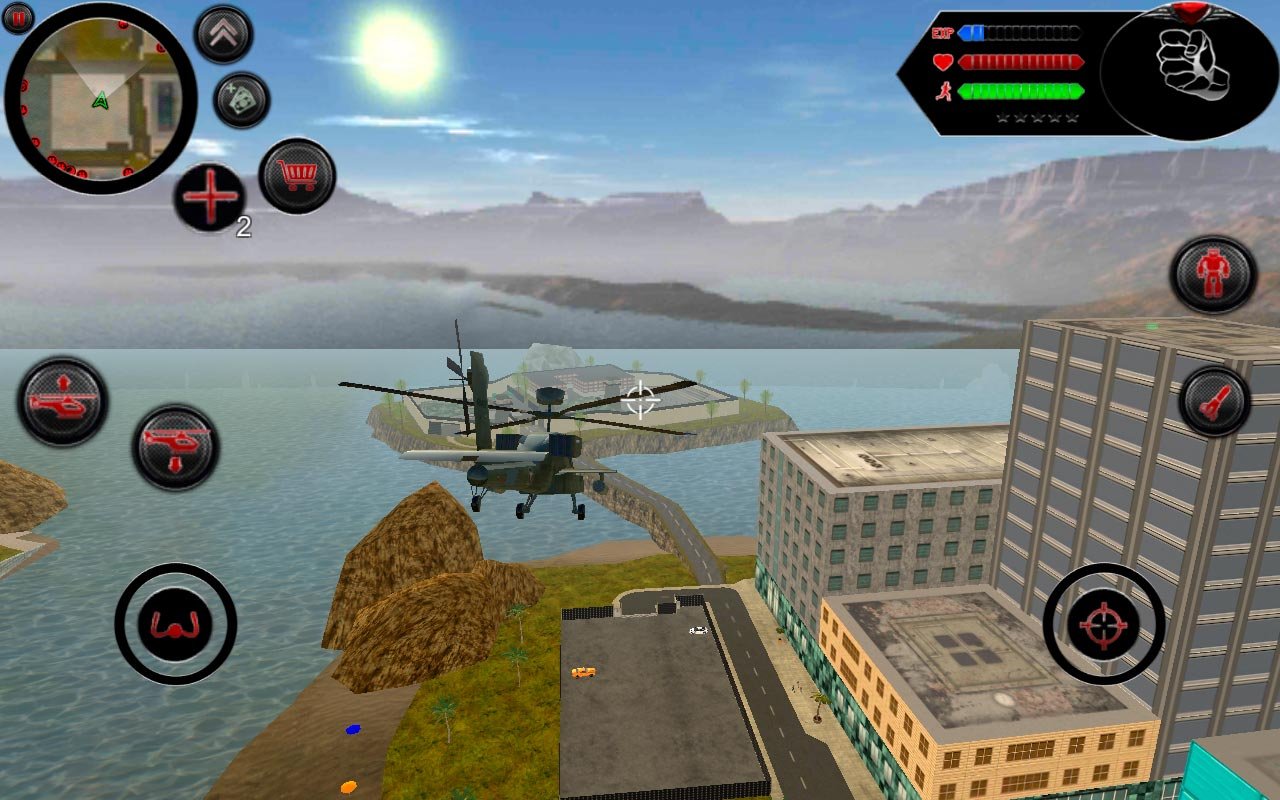Fire using the red crosshair button
Viewport: 1280px width, 800px height.
click(x=1103, y=624)
